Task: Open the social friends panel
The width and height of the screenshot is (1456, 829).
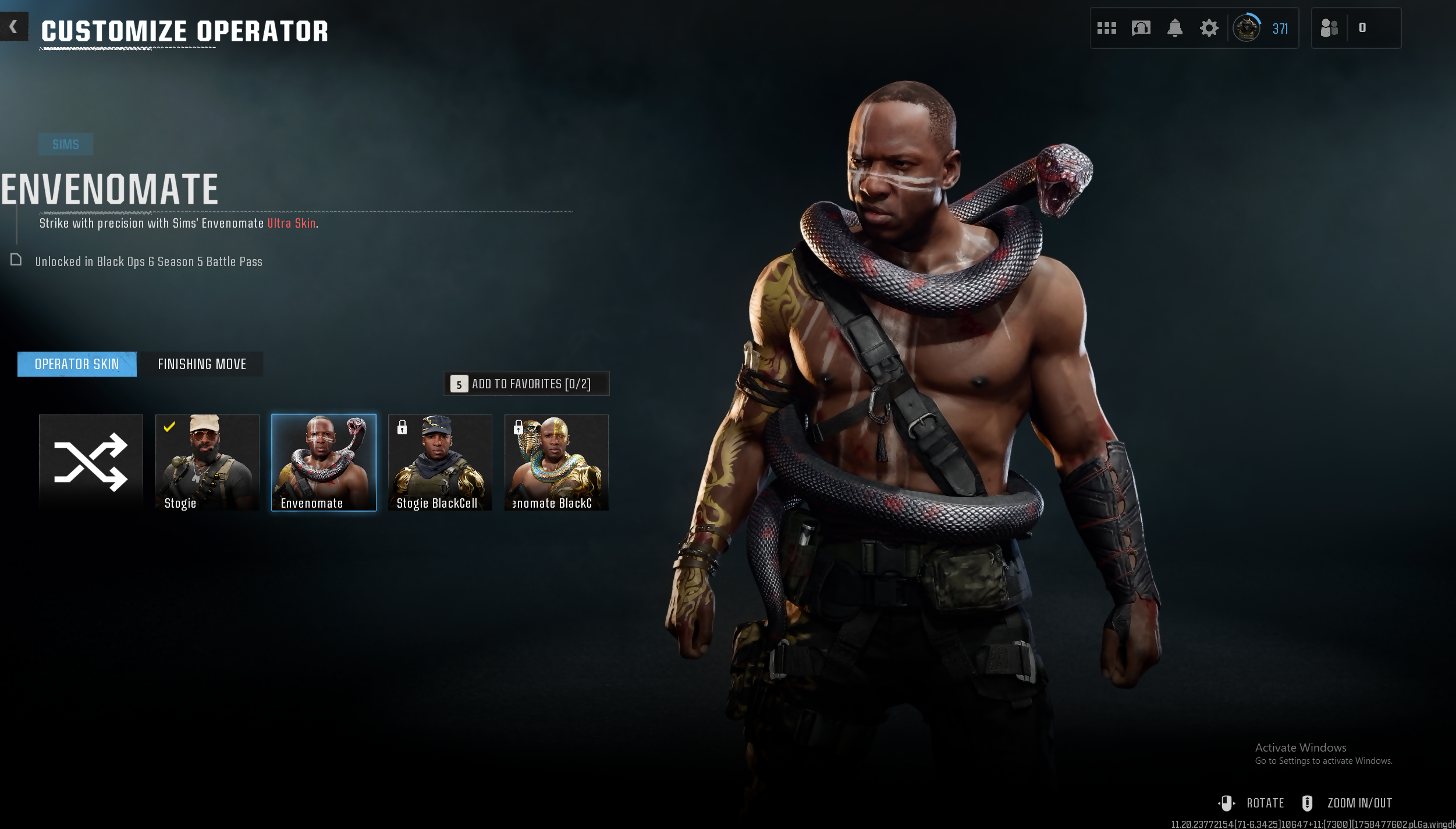Action: [1329, 28]
